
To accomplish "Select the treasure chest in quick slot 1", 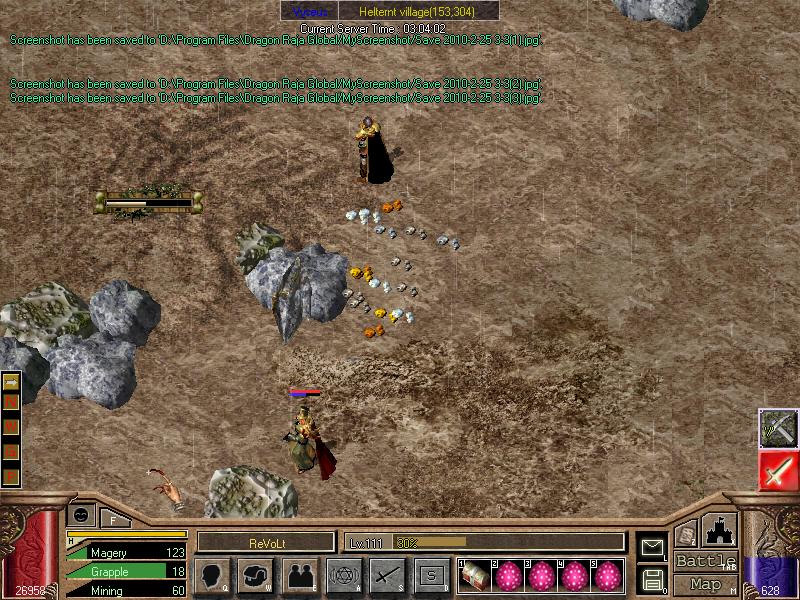I will tap(474, 576).
